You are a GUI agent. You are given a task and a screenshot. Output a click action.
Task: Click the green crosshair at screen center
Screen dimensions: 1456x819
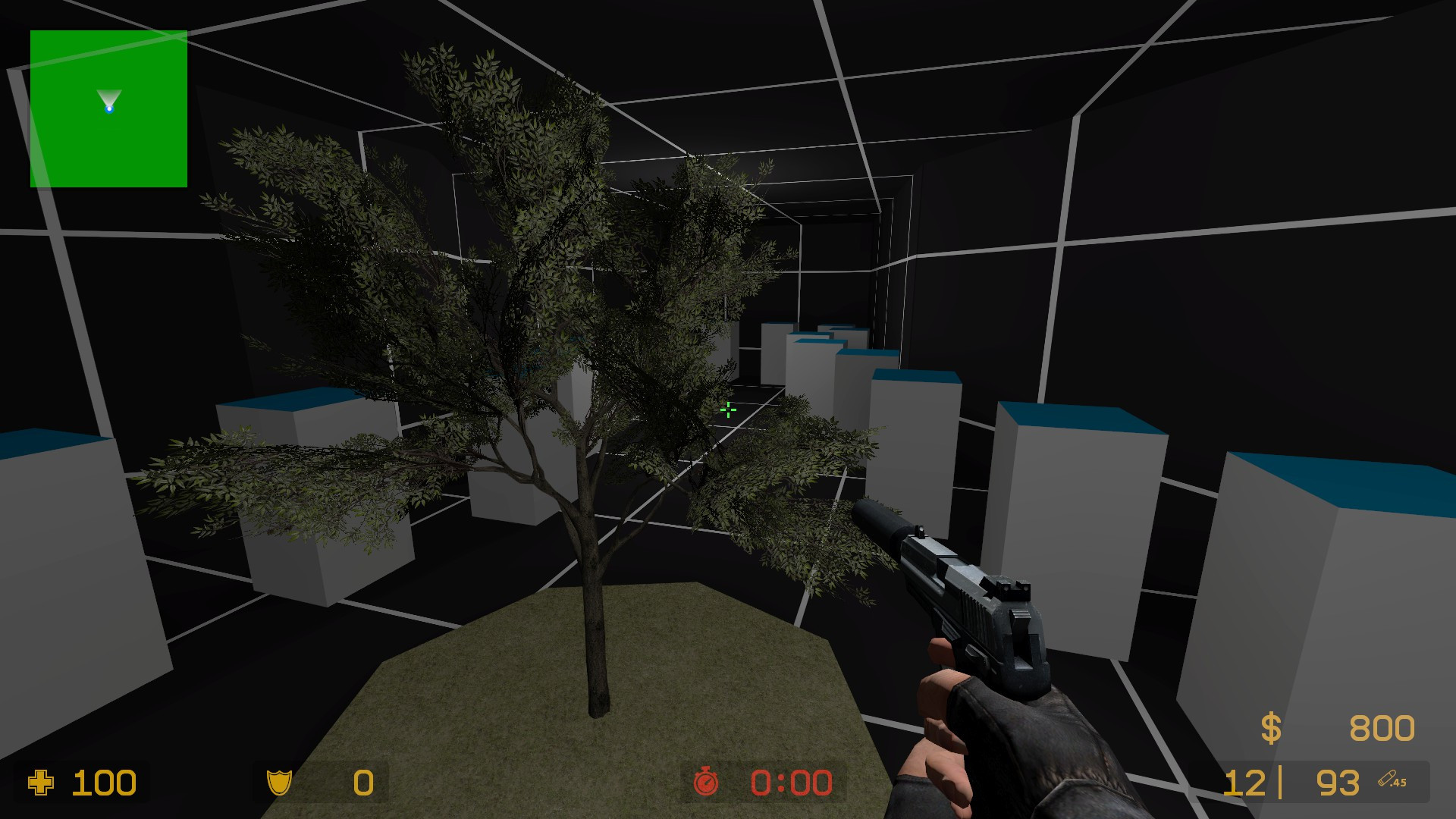point(727,409)
